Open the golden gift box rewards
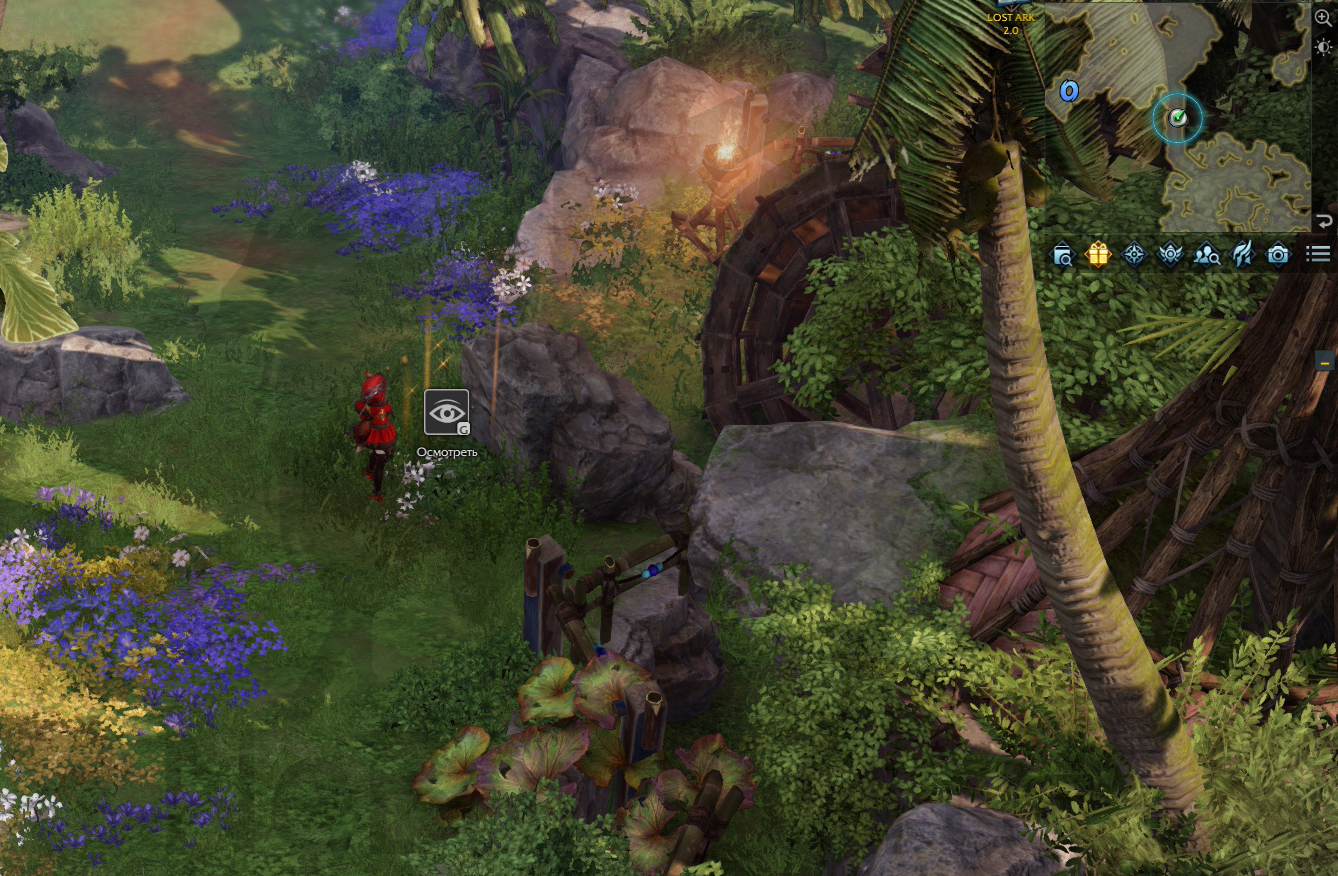Viewport: 1338px width, 876px height. click(1098, 255)
